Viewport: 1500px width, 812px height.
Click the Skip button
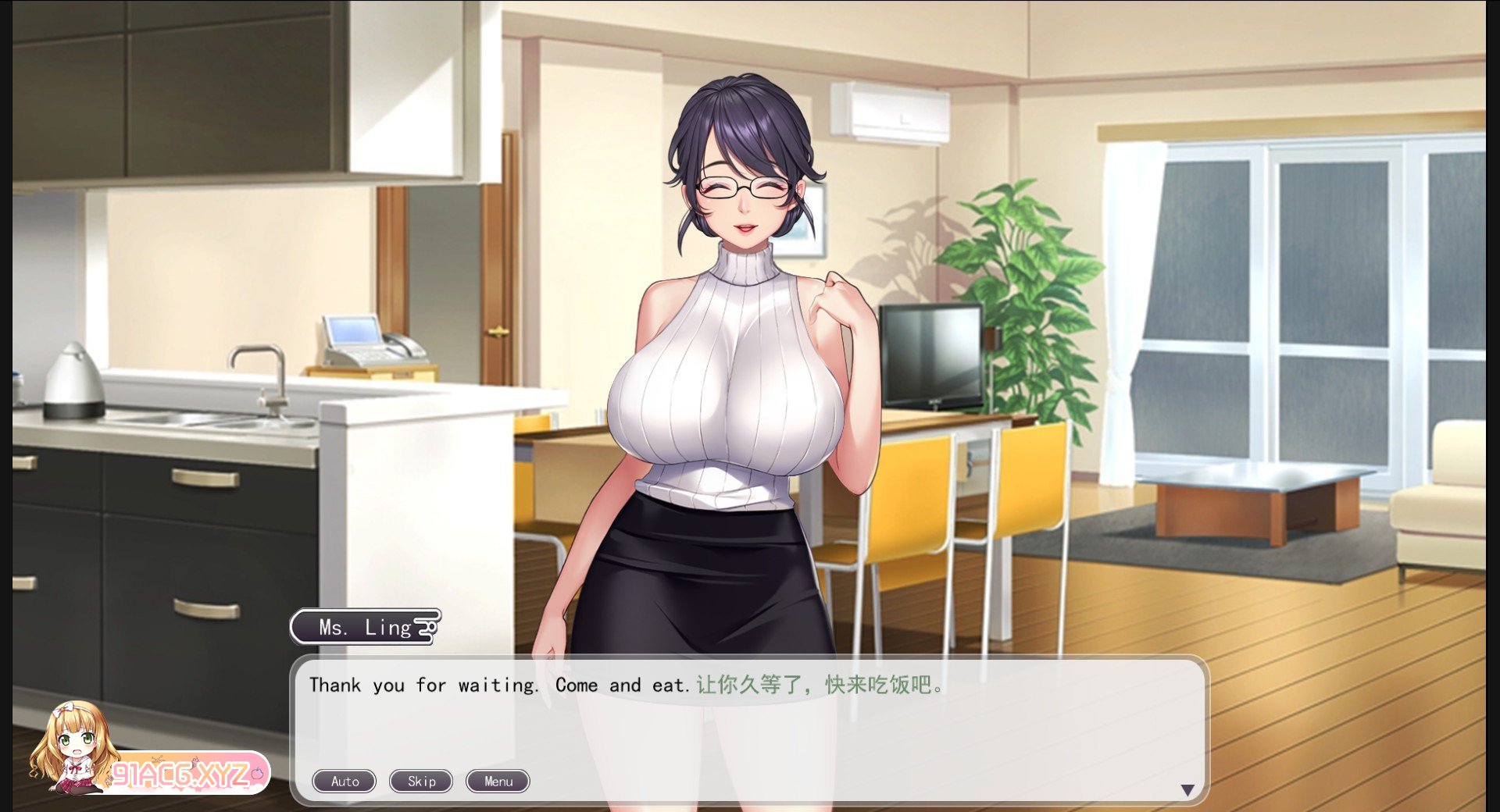pyautogui.click(x=421, y=781)
